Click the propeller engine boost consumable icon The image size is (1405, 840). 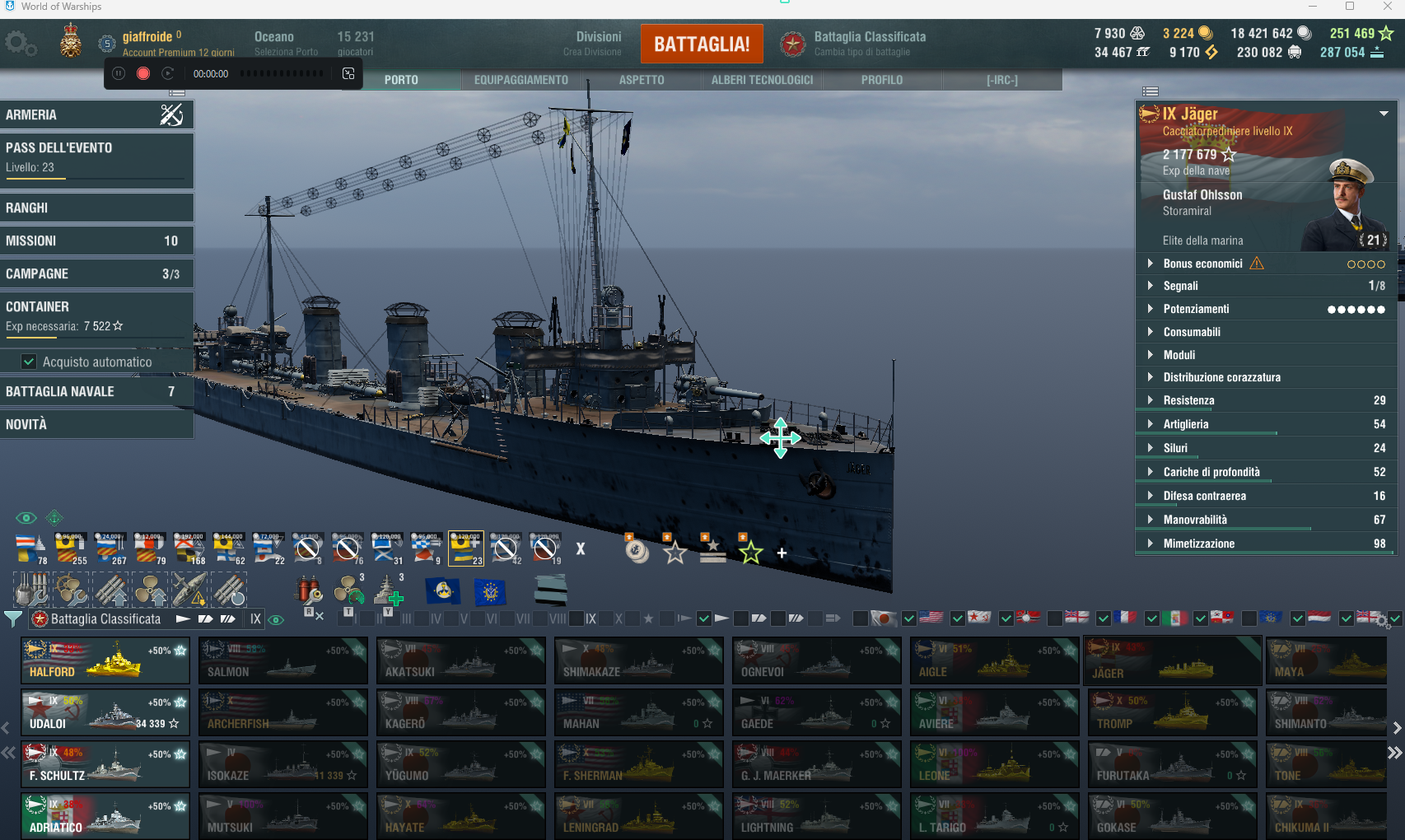[x=348, y=589]
